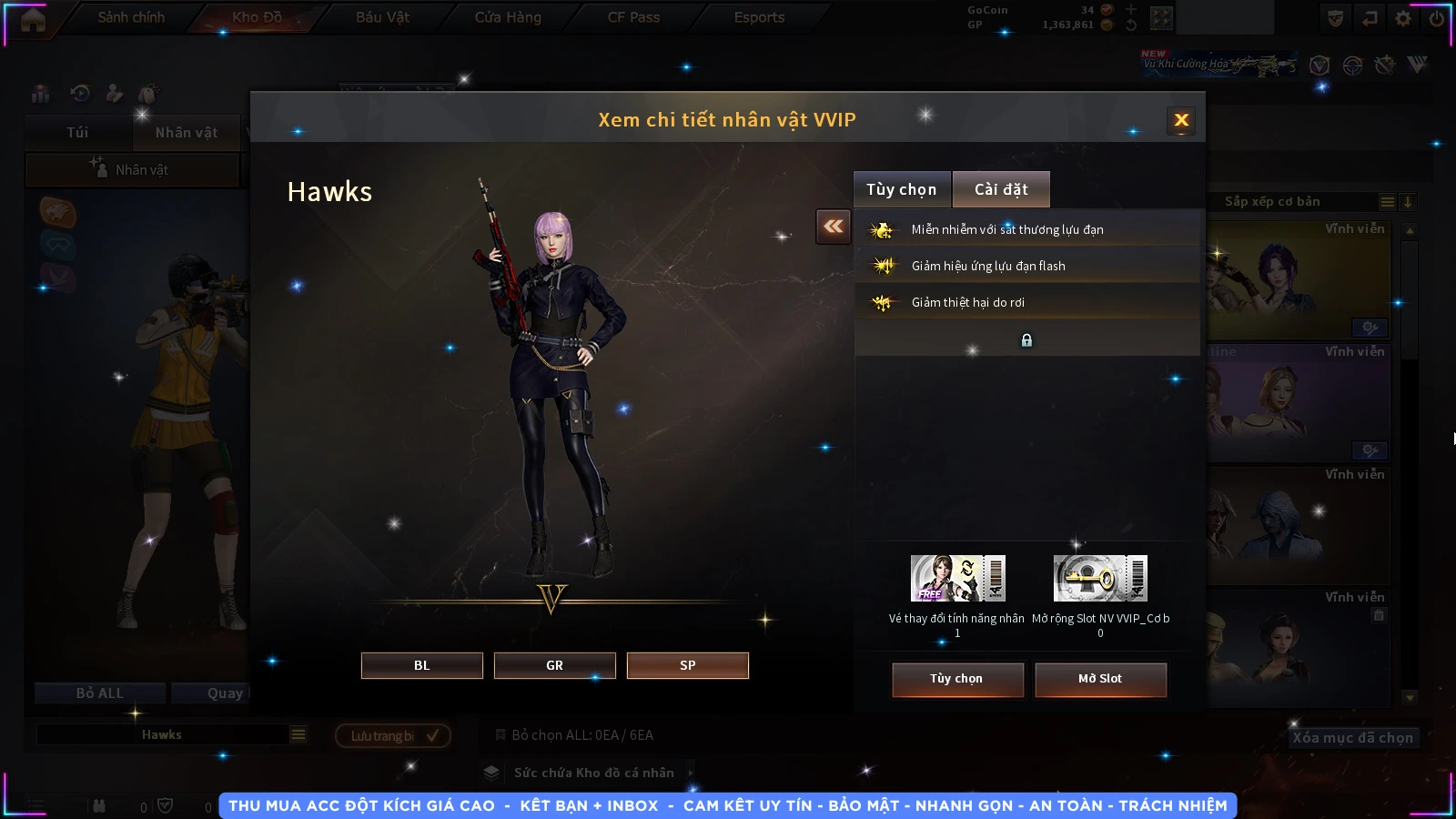Viewport: 1456px width, 819px height.
Task: Select the flash grenade reduction perk row
Action: (1026, 266)
